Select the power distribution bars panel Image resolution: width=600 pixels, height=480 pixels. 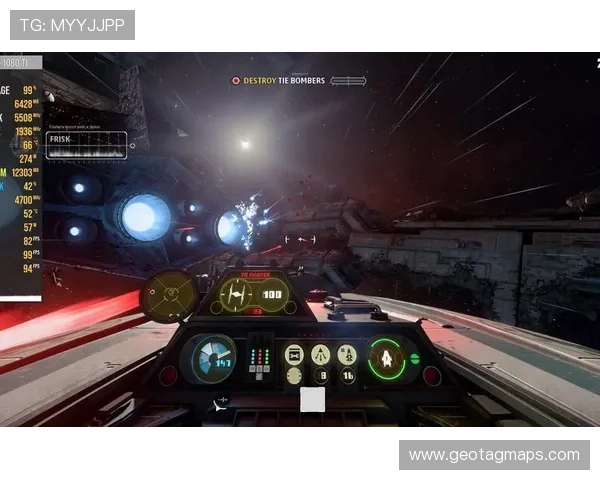pos(259,357)
